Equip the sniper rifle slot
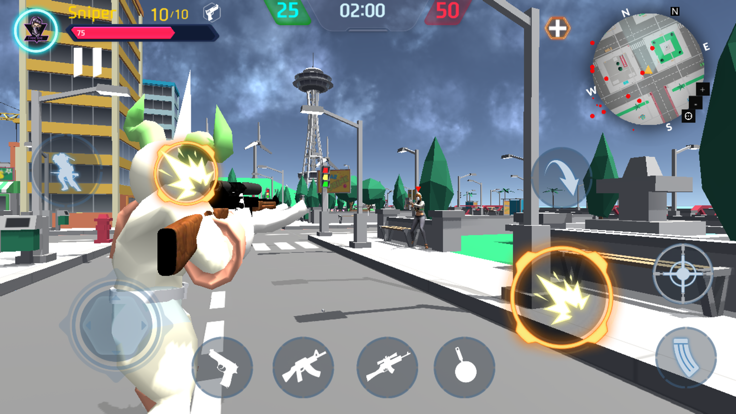Screen dimensions: 736x414 pyautogui.click(x=386, y=367)
